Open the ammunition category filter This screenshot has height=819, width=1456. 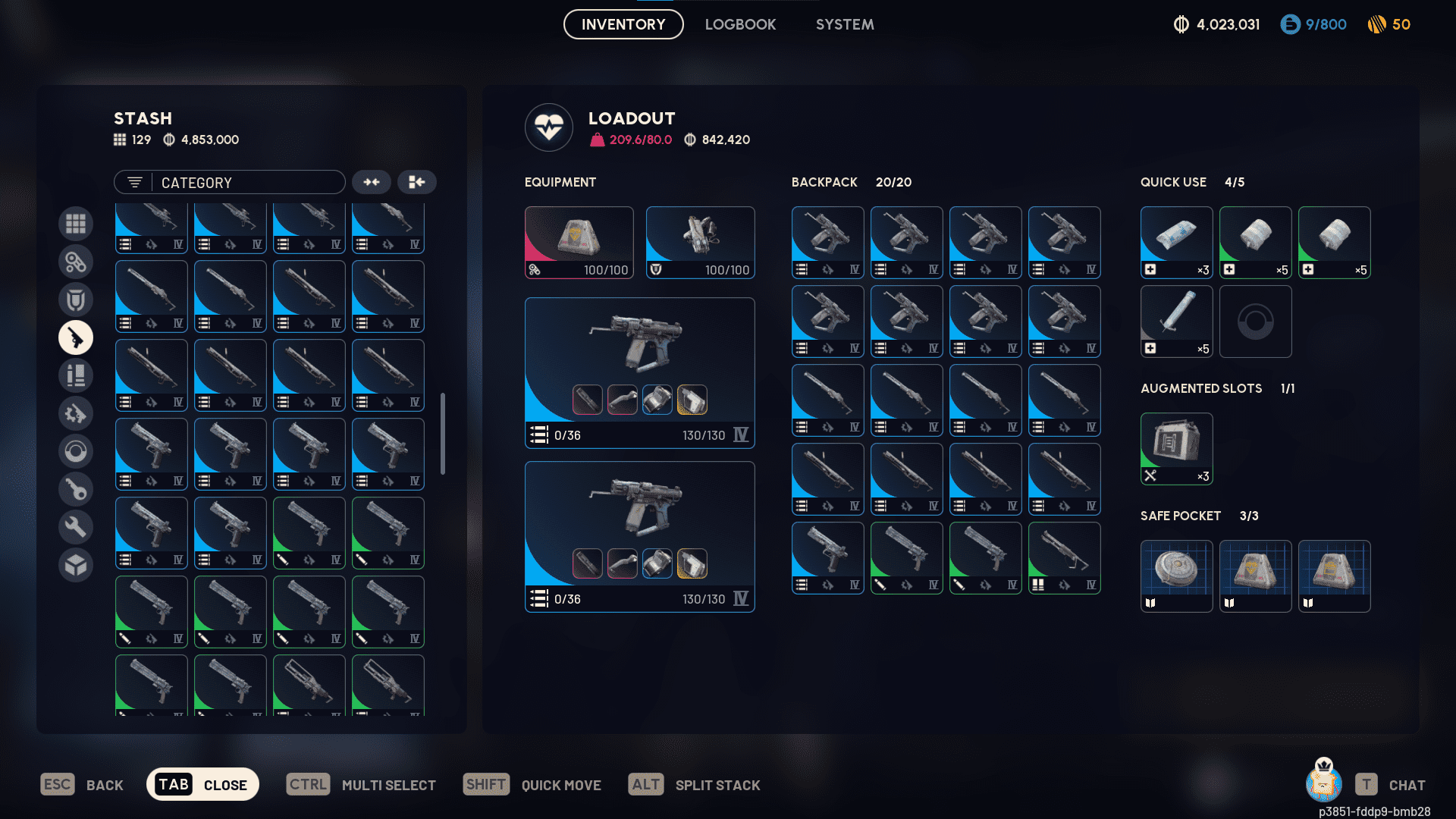(76, 375)
